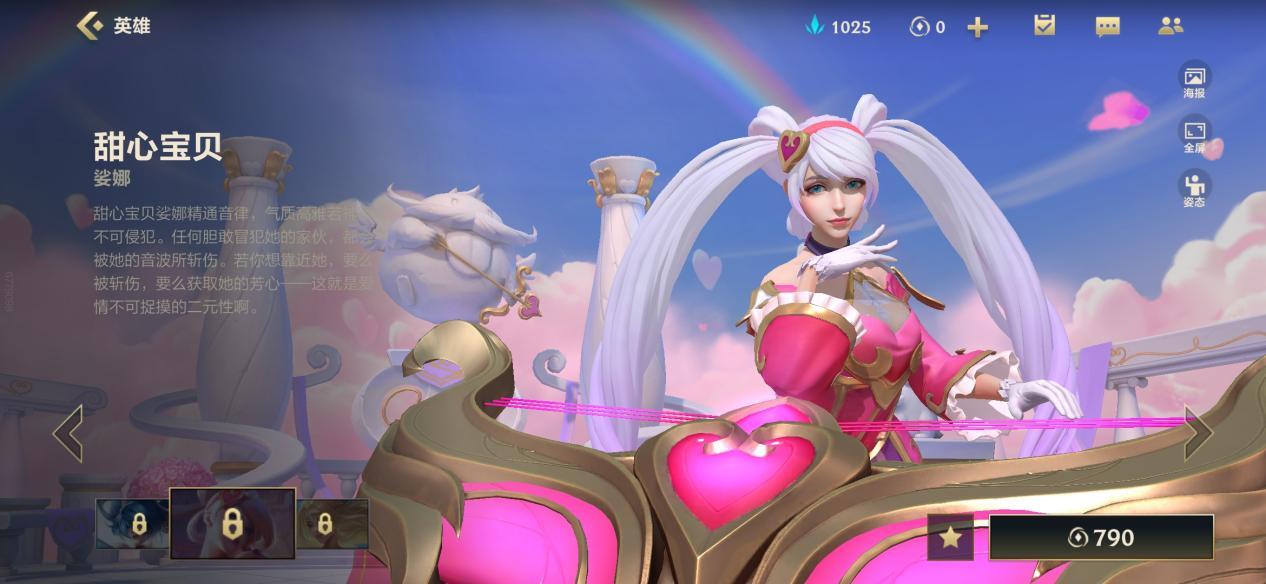Open the friends list icon

click(1170, 26)
